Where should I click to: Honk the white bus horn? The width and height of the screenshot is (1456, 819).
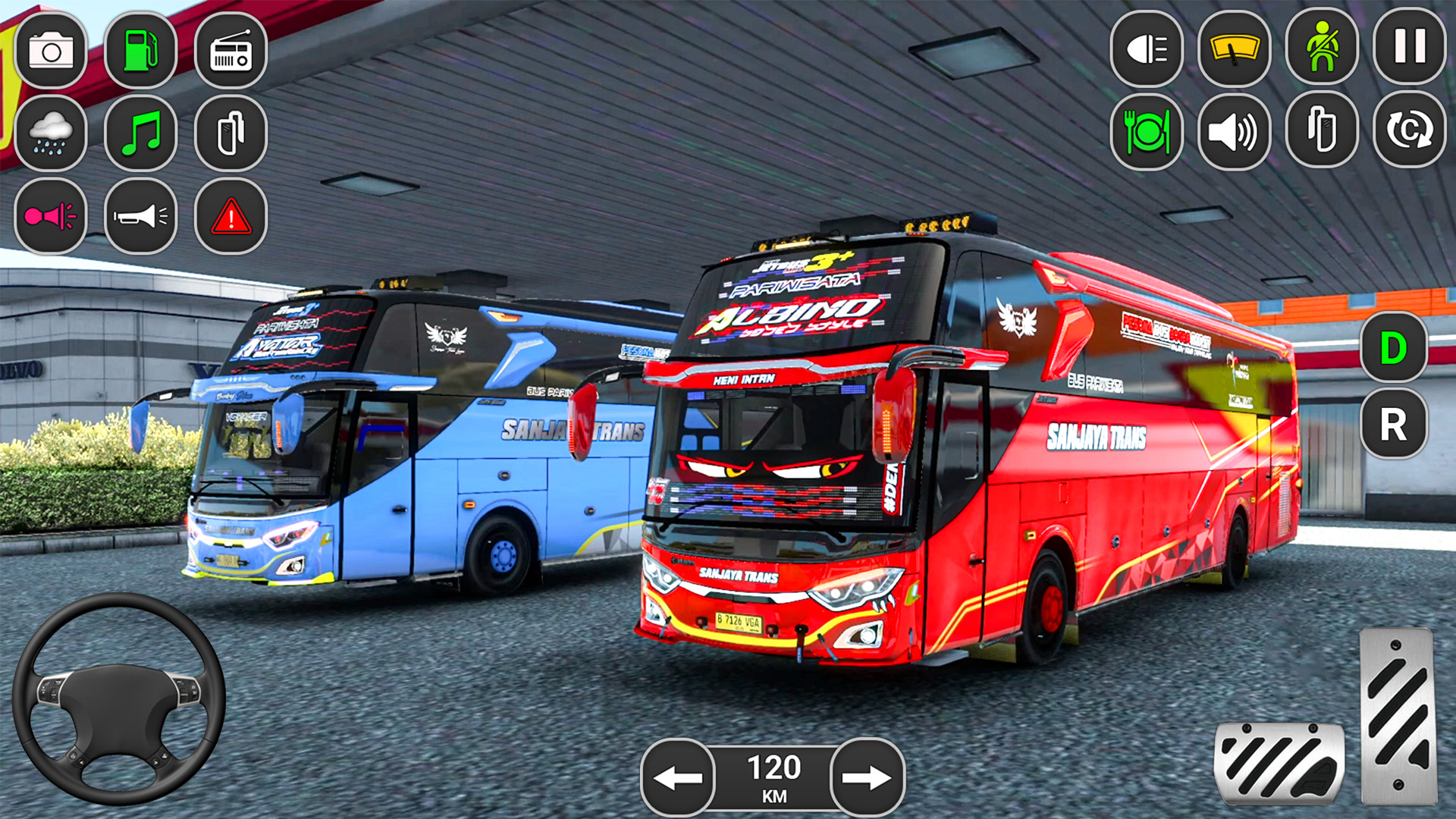tap(139, 218)
